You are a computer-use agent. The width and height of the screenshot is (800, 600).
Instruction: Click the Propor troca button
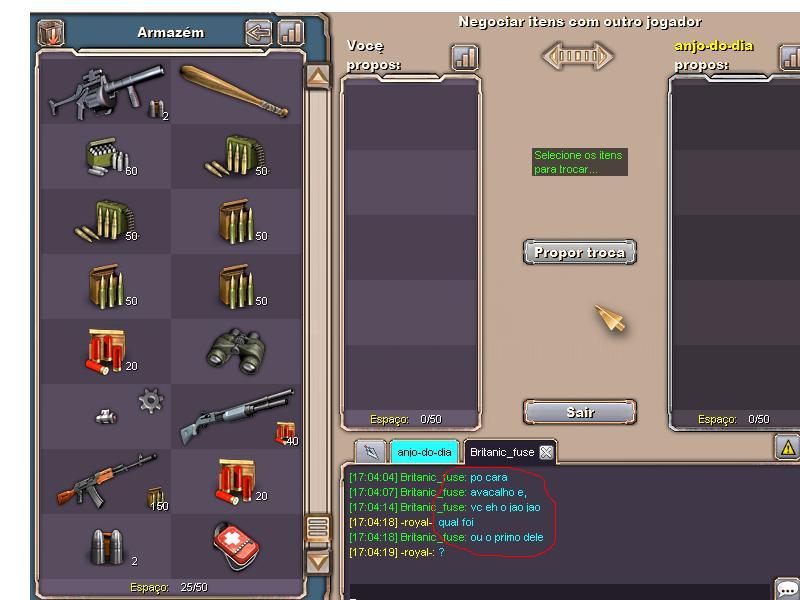click(x=580, y=252)
